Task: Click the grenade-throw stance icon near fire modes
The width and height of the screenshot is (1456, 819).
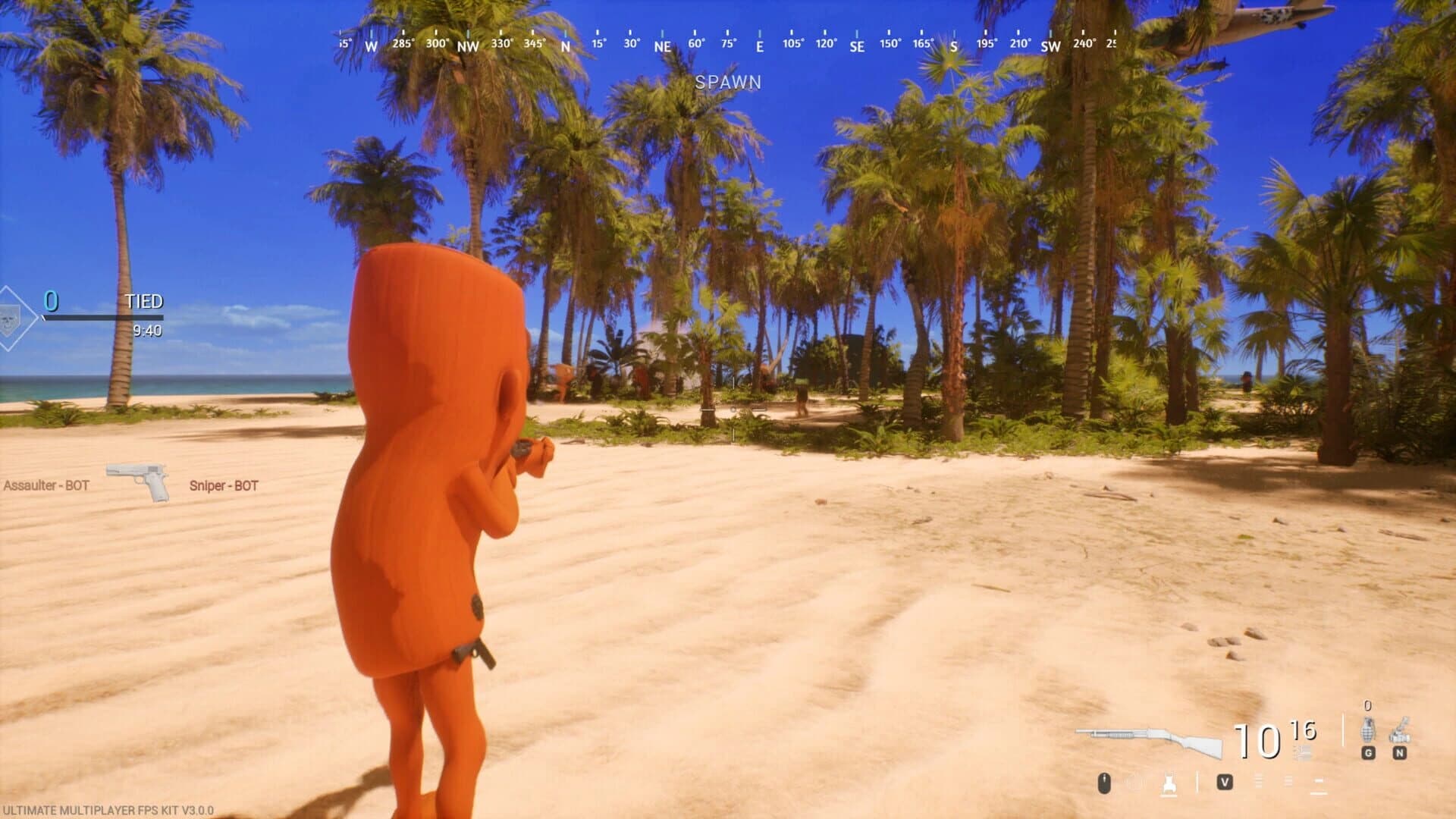Action: [x=1169, y=784]
